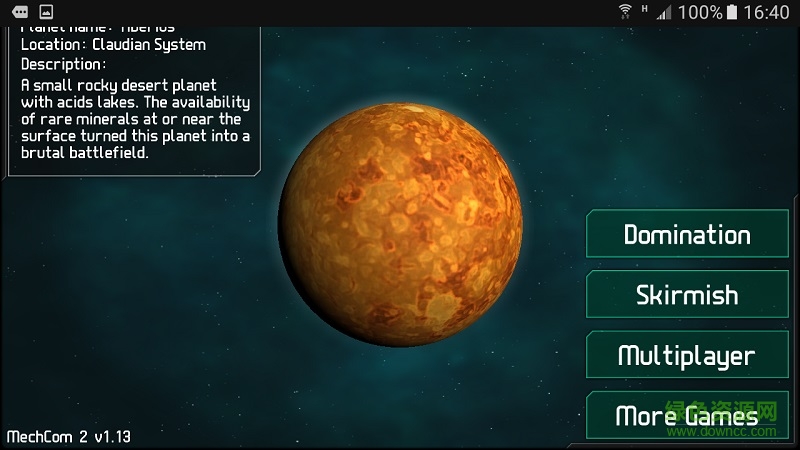Open the Multiplayer menu
The height and width of the screenshot is (450, 800).
[687, 355]
